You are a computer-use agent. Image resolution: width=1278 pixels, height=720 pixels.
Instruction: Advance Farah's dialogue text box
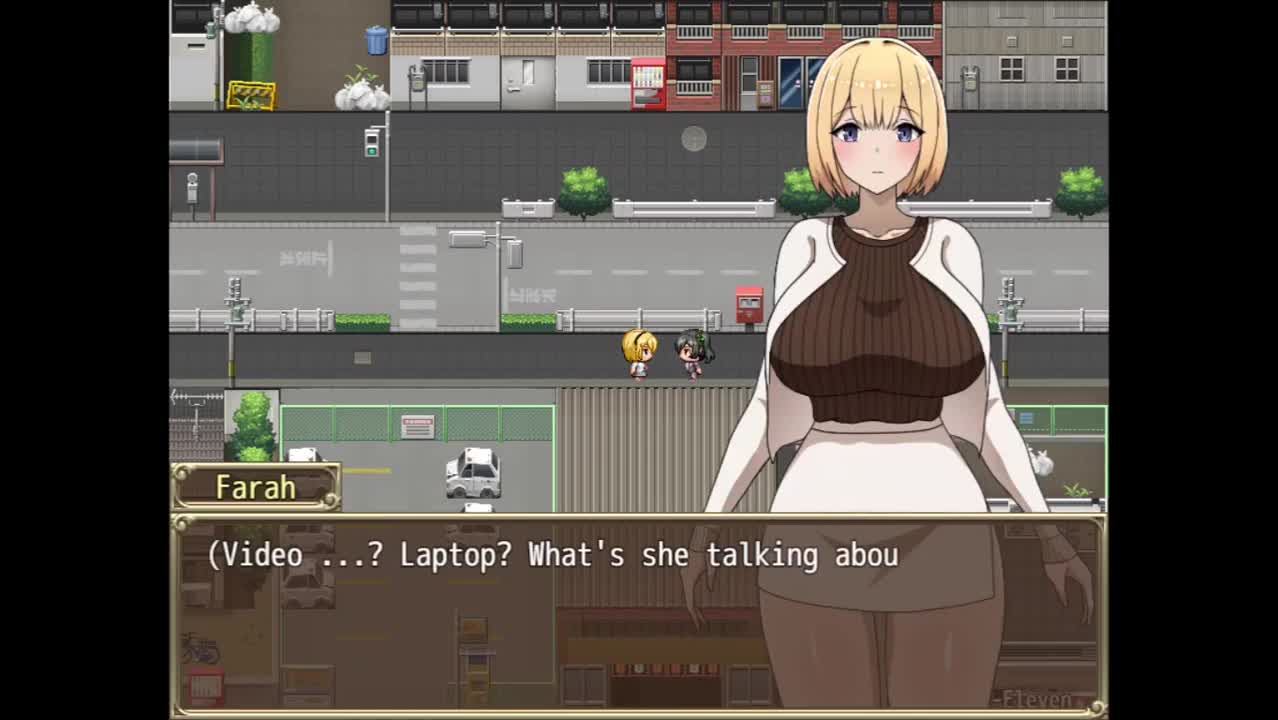tap(638, 614)
